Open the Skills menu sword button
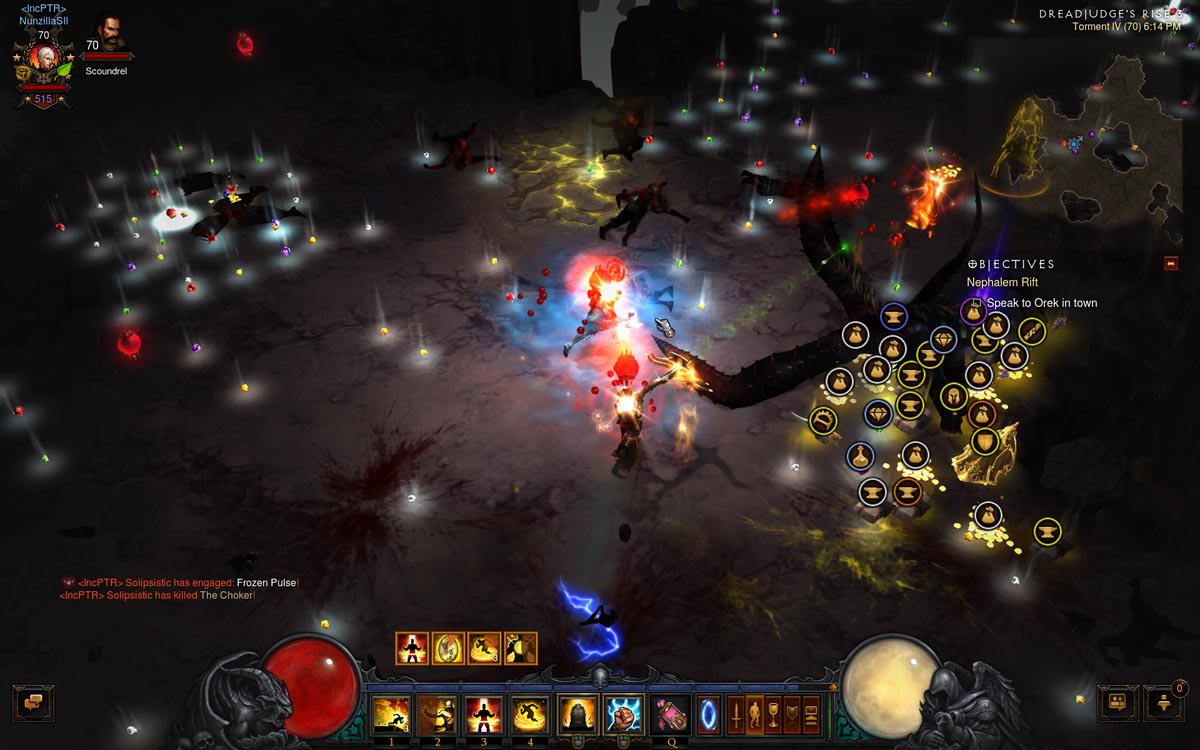 (x=735, y=715)
